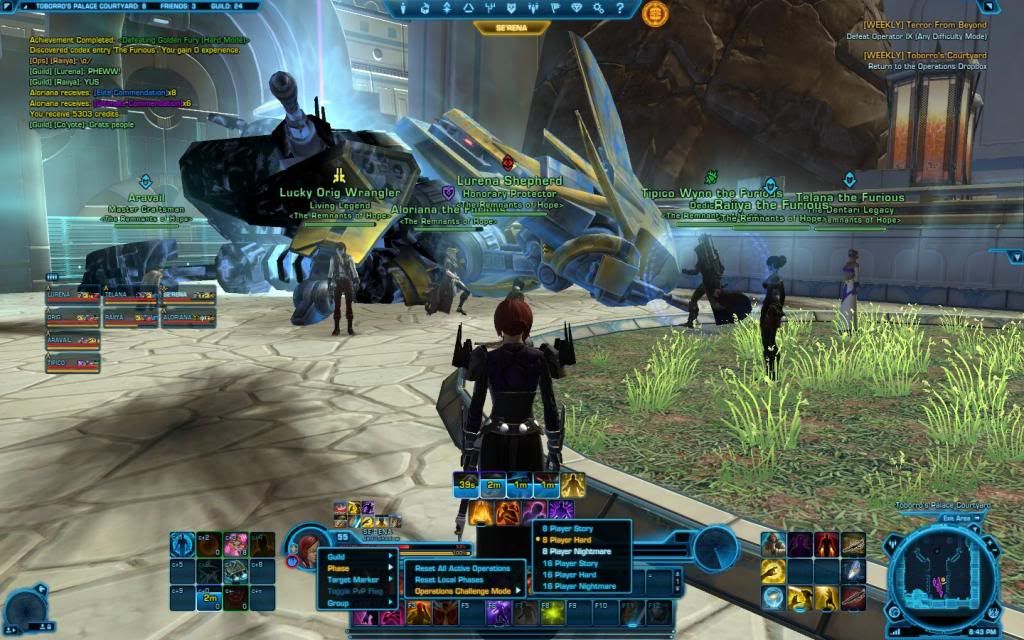
Task: Select 16 Player Nightmare option
Action: (578, 586)
